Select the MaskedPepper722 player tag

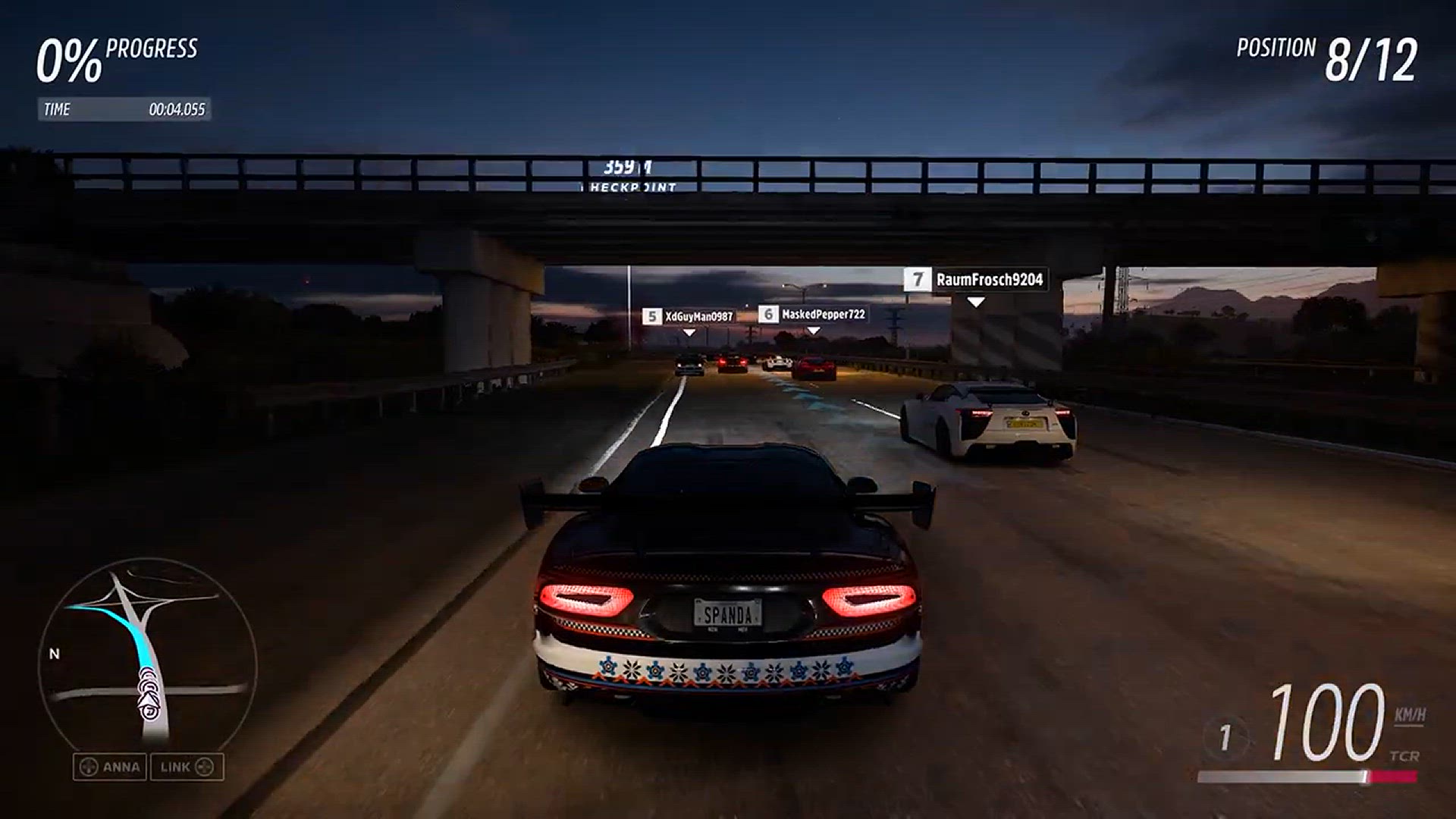coord(812,314)
